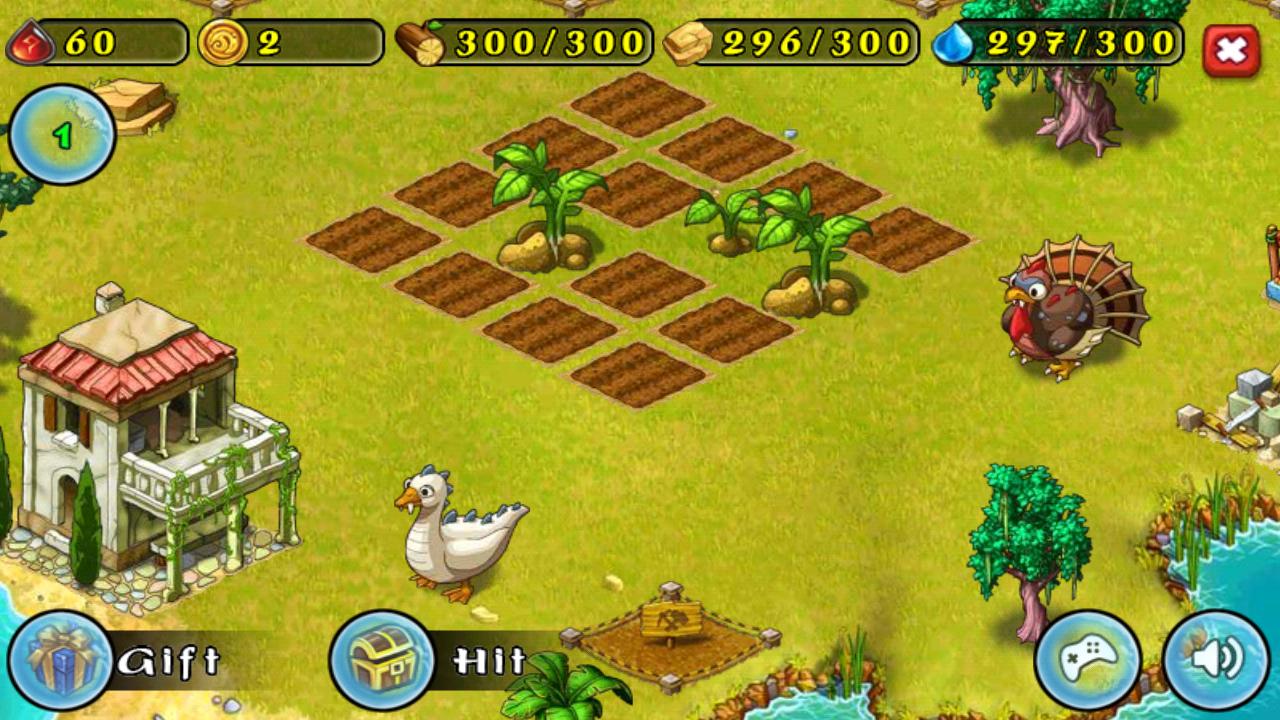
Task: Tap the ruby gem resource icon
Action: click(x=30, y=40)
